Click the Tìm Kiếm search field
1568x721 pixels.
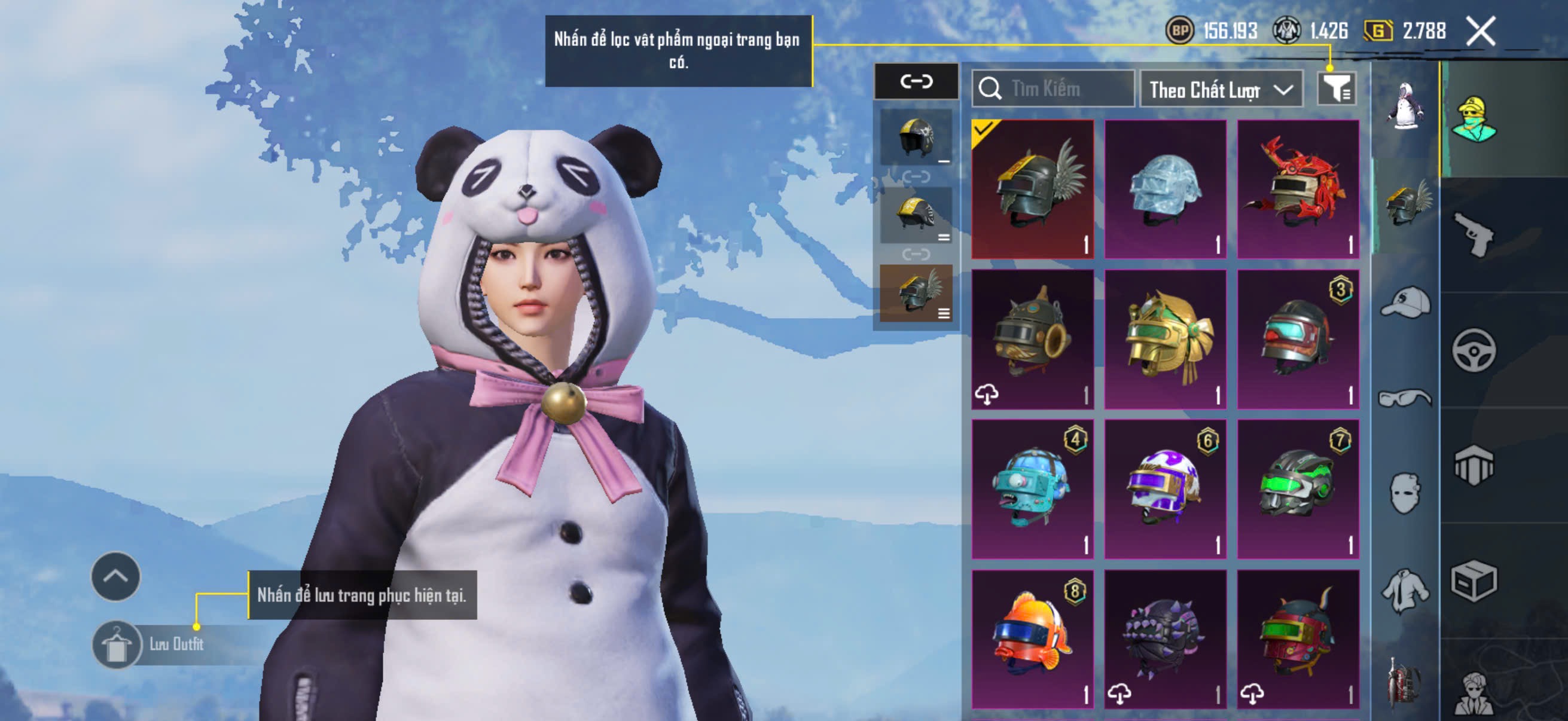1053,89
